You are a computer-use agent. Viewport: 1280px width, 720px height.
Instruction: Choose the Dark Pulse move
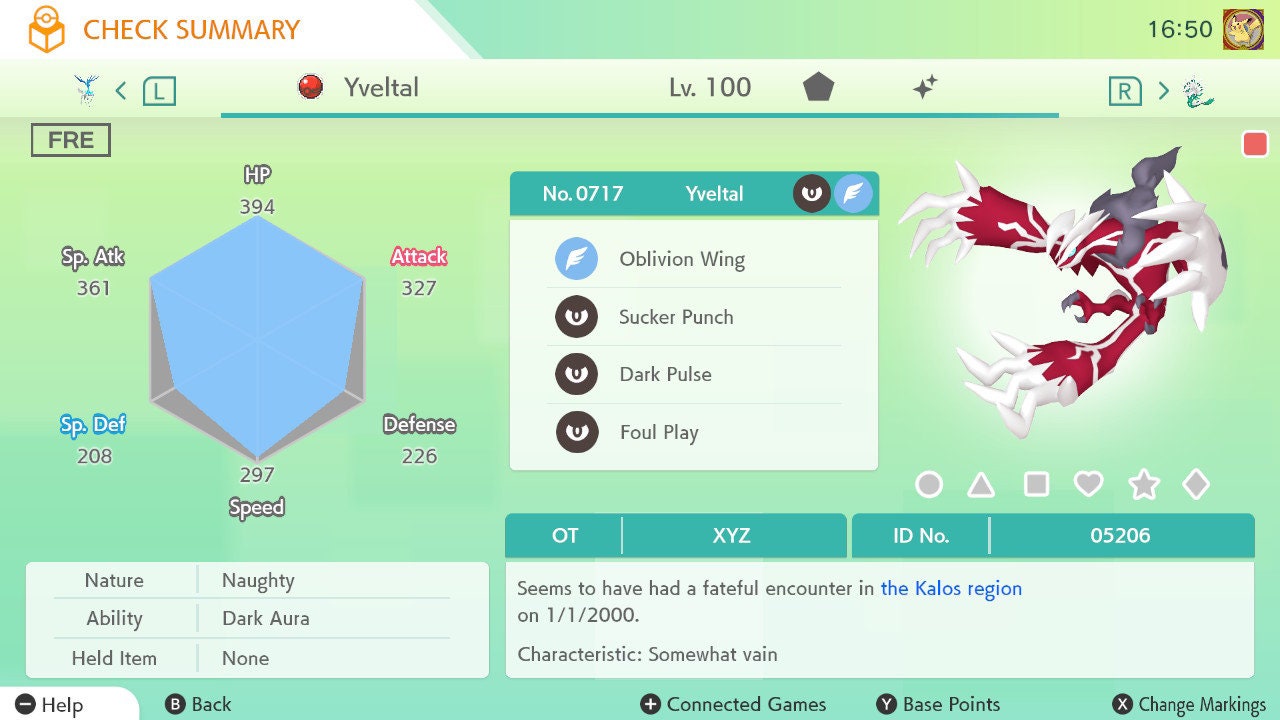665,375
